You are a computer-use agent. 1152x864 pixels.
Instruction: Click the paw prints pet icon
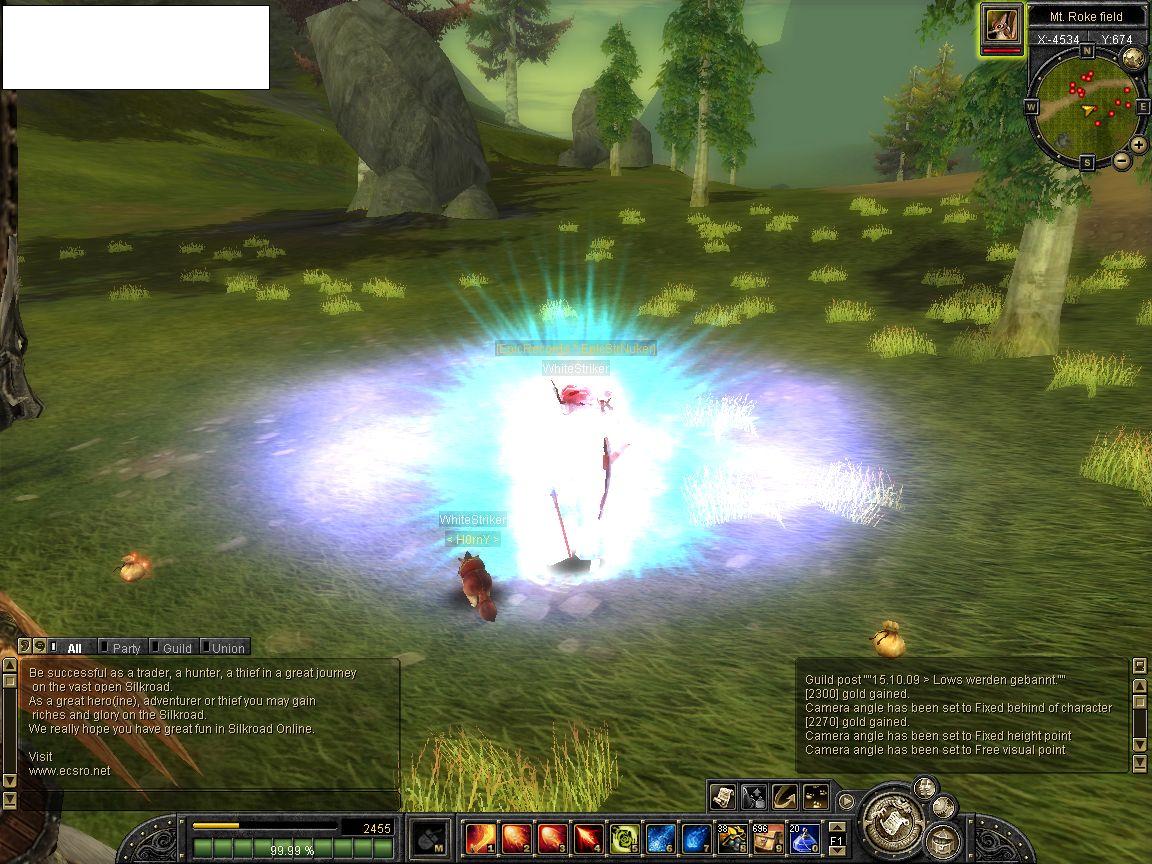pyautogui.click(x=816, y=797)
